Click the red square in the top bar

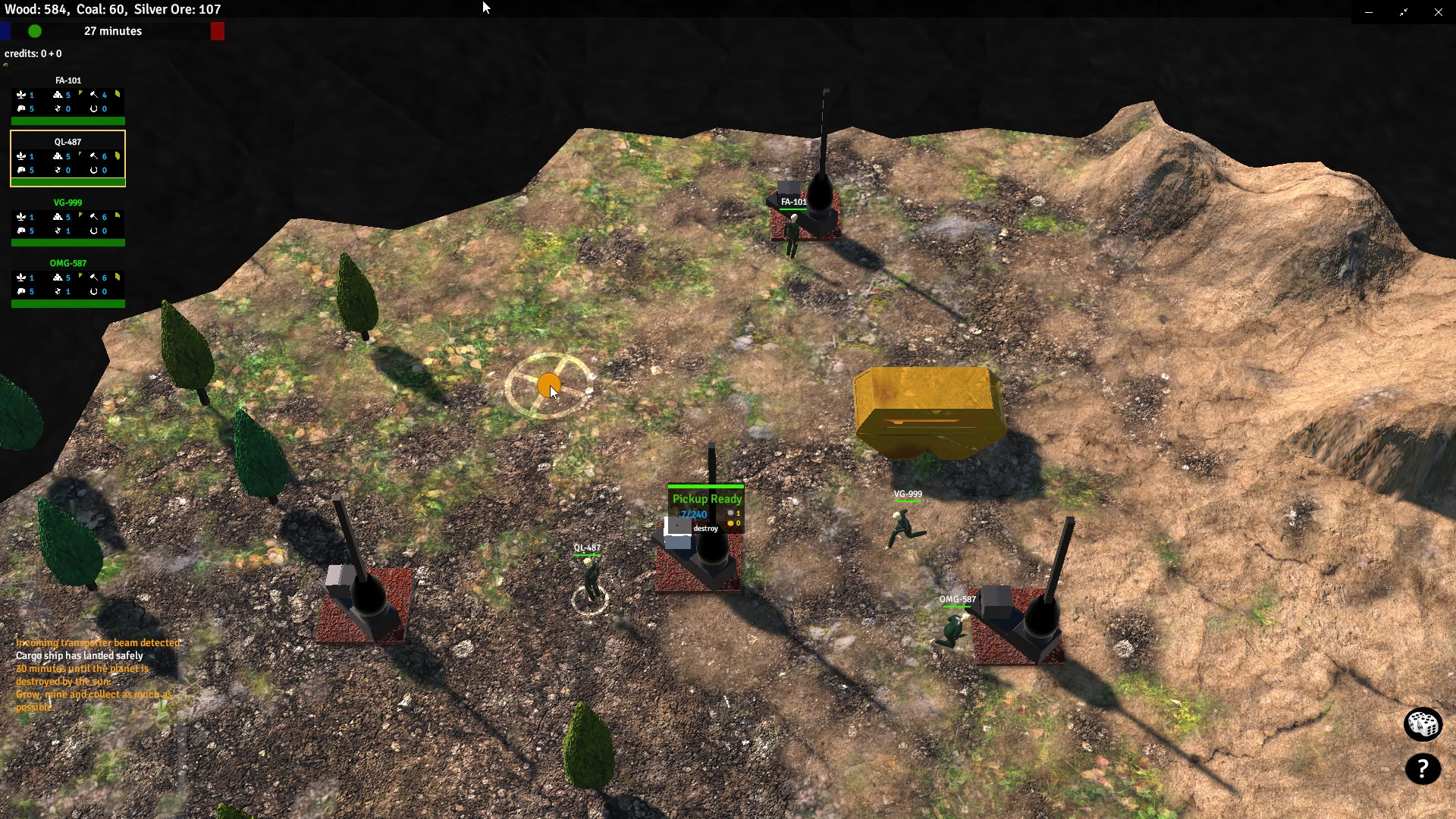point(218,30)
